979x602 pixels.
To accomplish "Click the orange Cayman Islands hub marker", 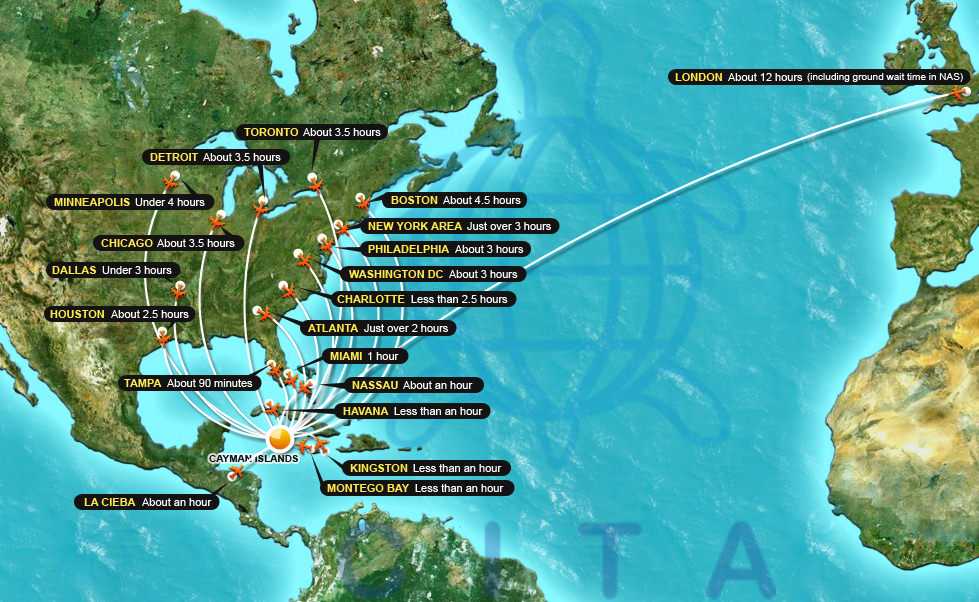I will coord(281,437).
